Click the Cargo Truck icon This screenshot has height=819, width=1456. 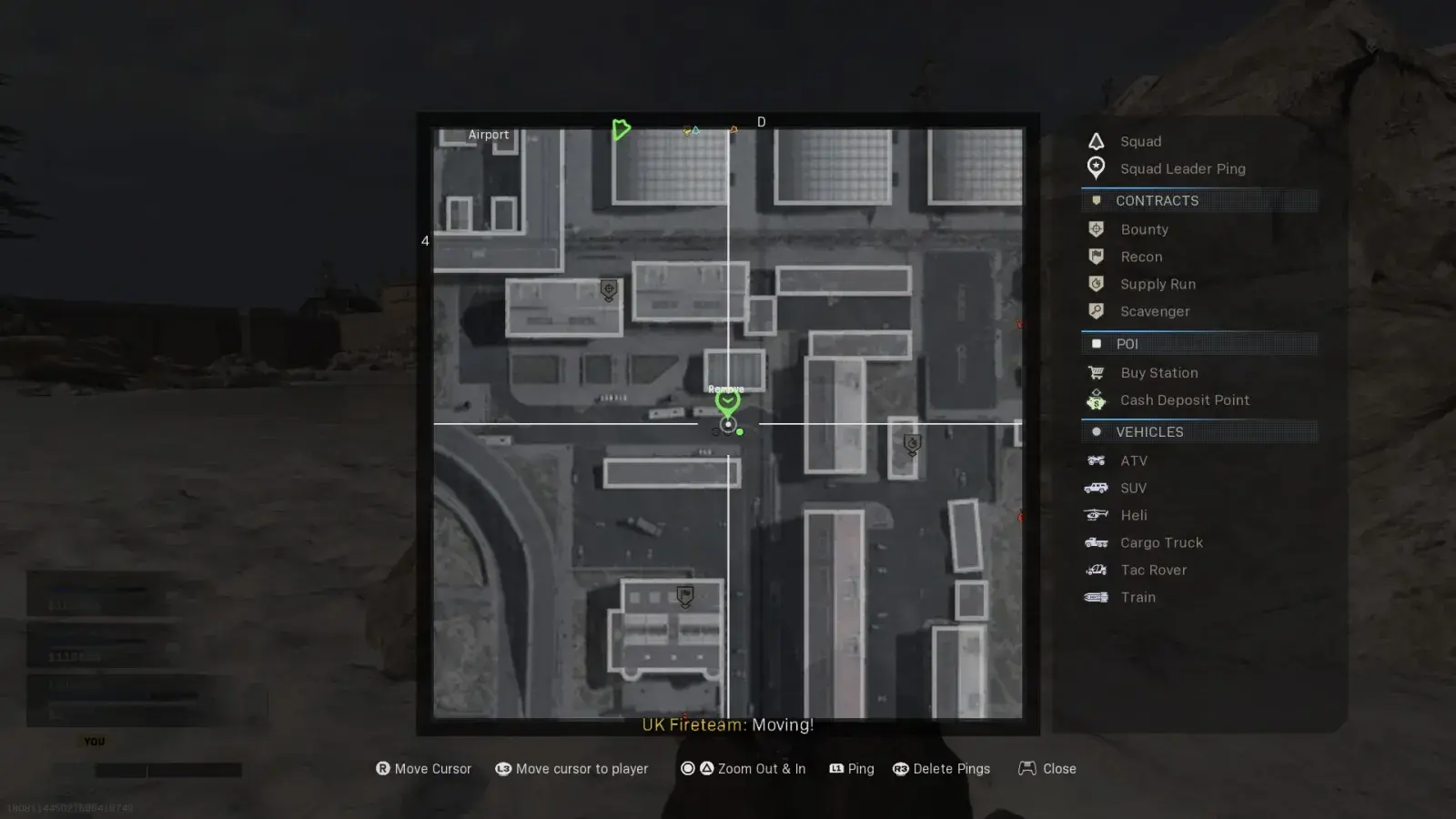[1096, 542]
